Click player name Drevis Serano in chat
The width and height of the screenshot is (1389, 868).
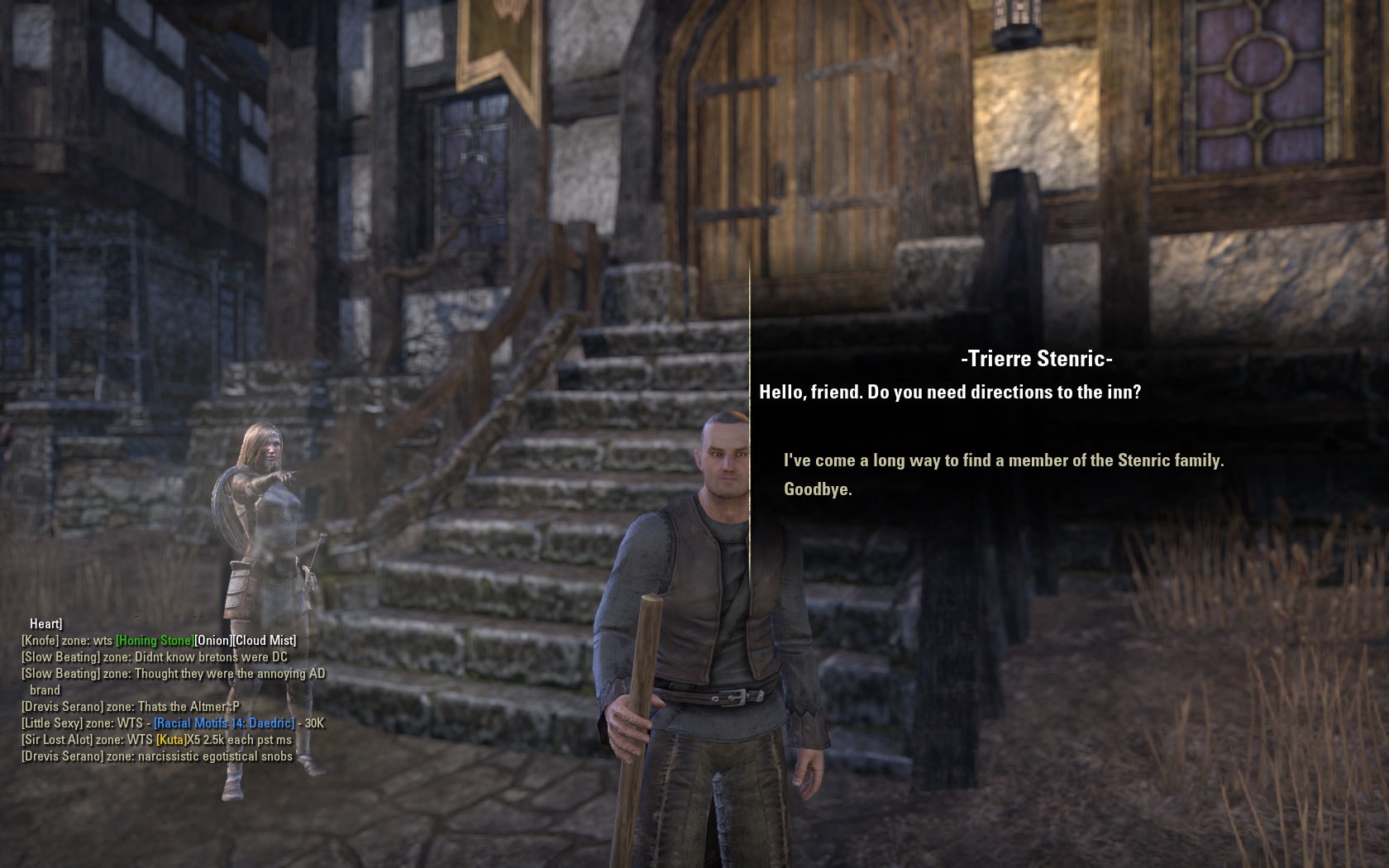click(63, 707)
